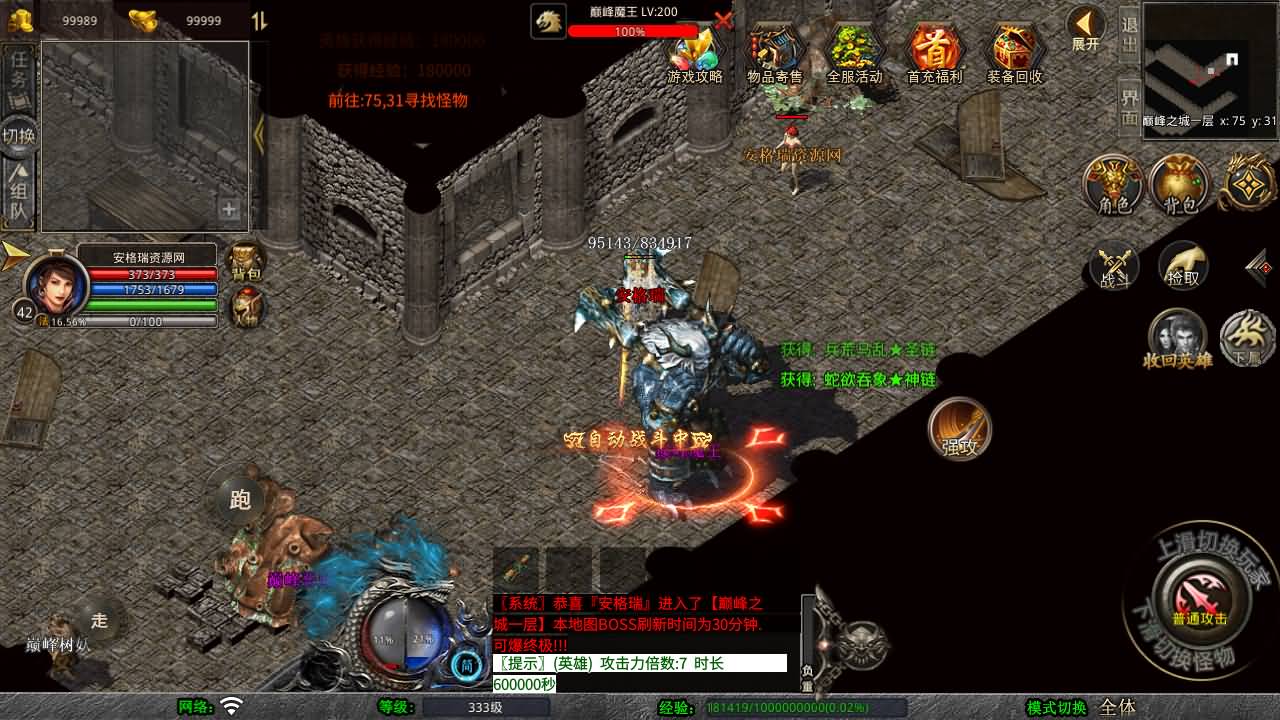
Task: Activate the 战斗 crossed-swords button
Action: coord(1114,267)
